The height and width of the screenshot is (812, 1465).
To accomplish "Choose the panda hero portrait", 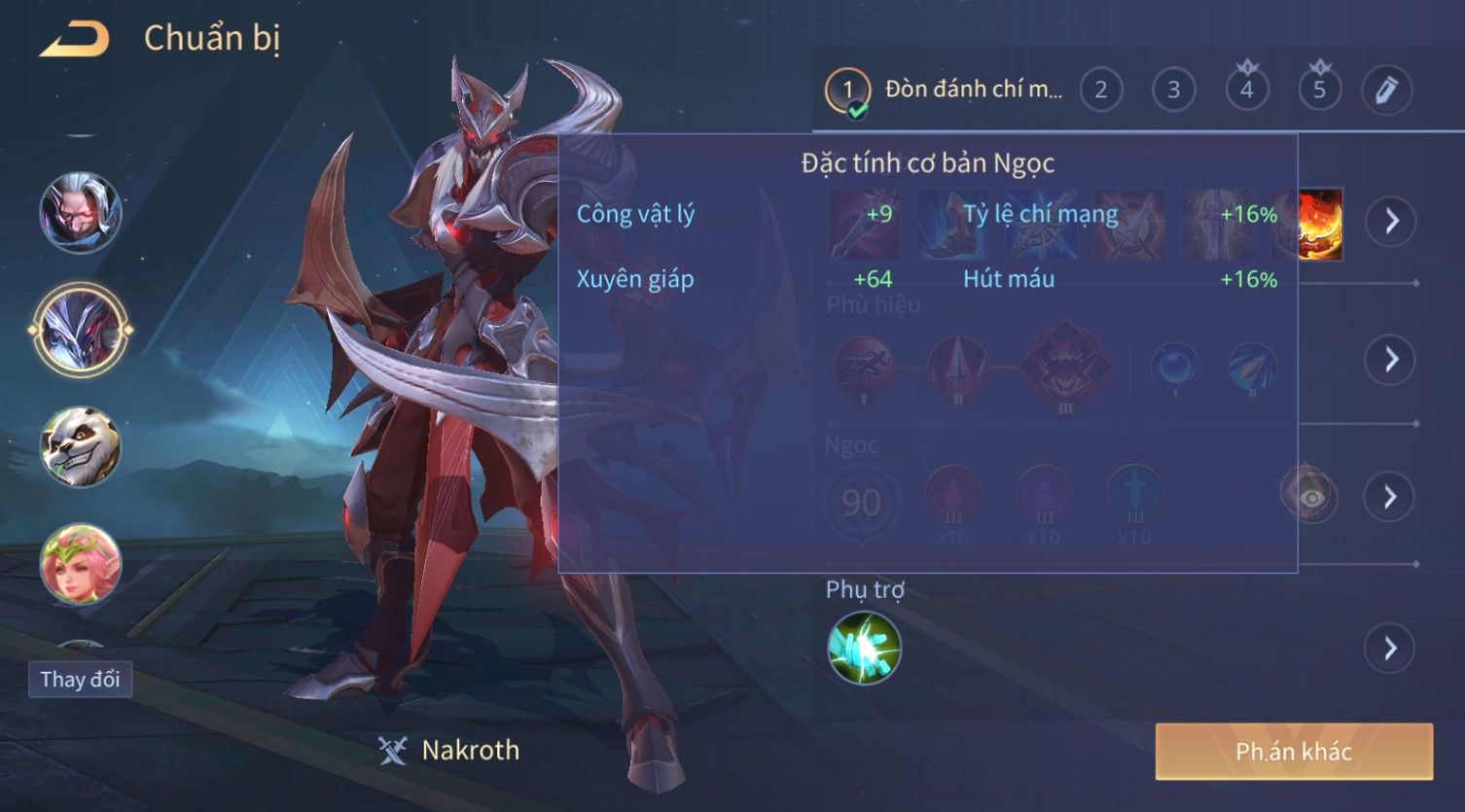I will click(80, 447).
